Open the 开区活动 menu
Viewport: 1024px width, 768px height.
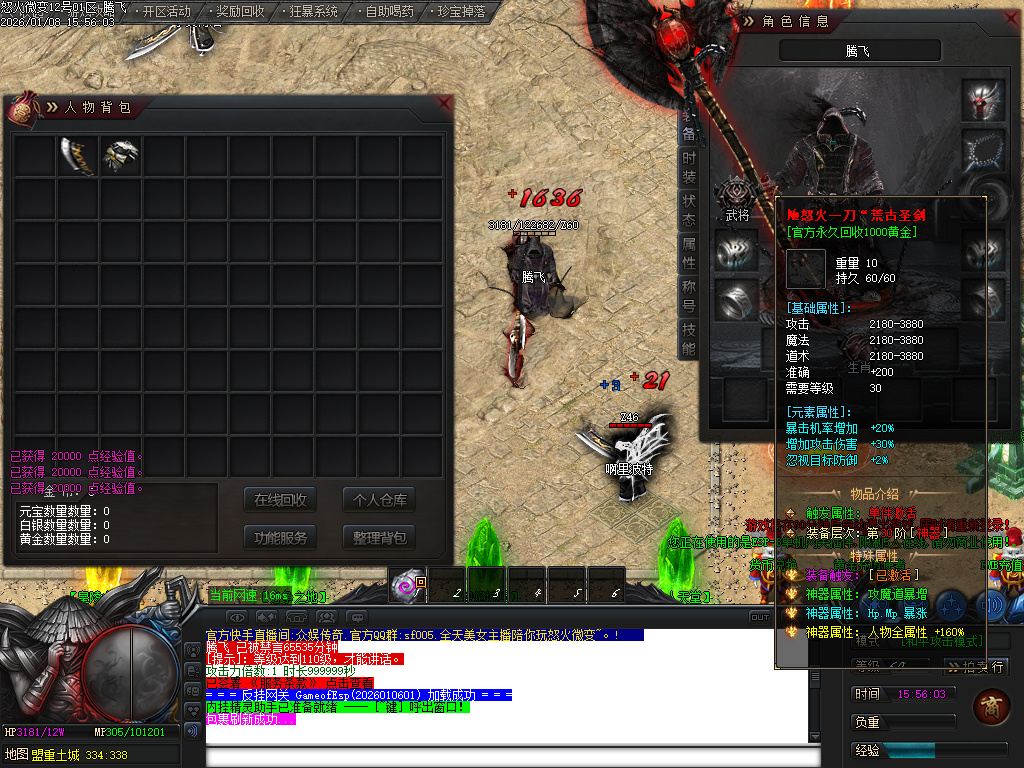pos(166,12)
